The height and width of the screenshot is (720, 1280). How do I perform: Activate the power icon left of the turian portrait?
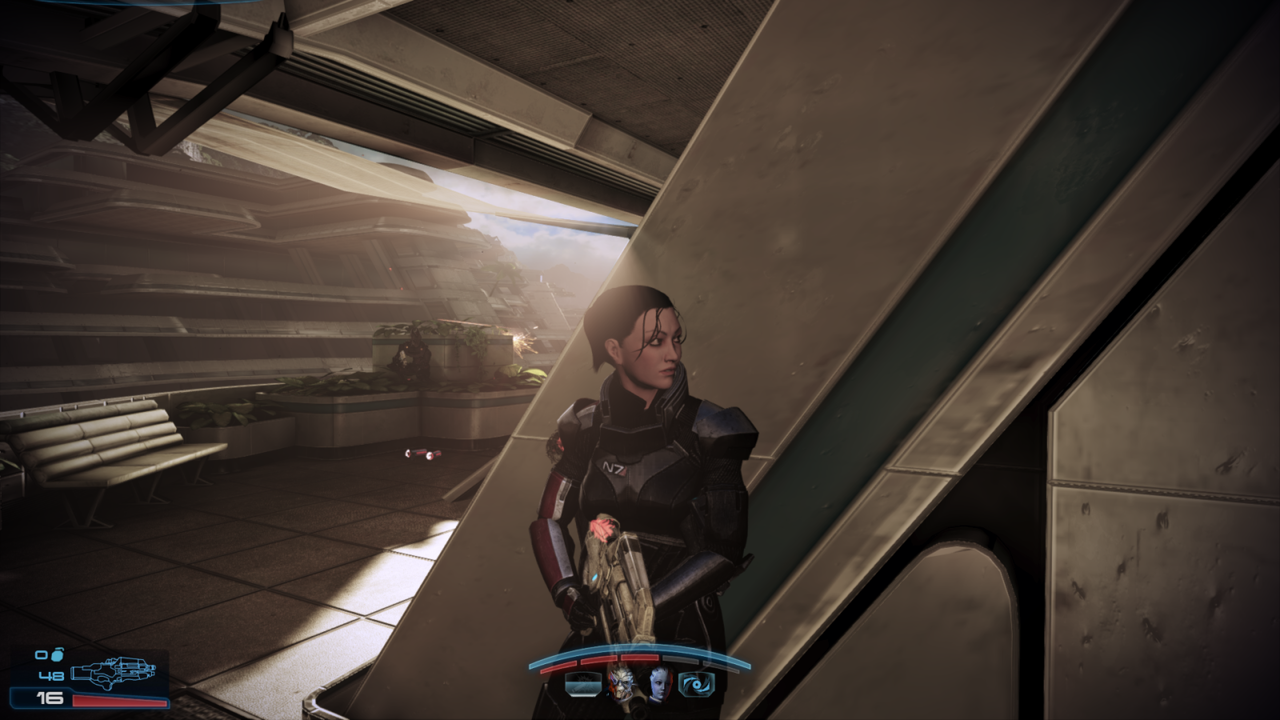[582, 684]
